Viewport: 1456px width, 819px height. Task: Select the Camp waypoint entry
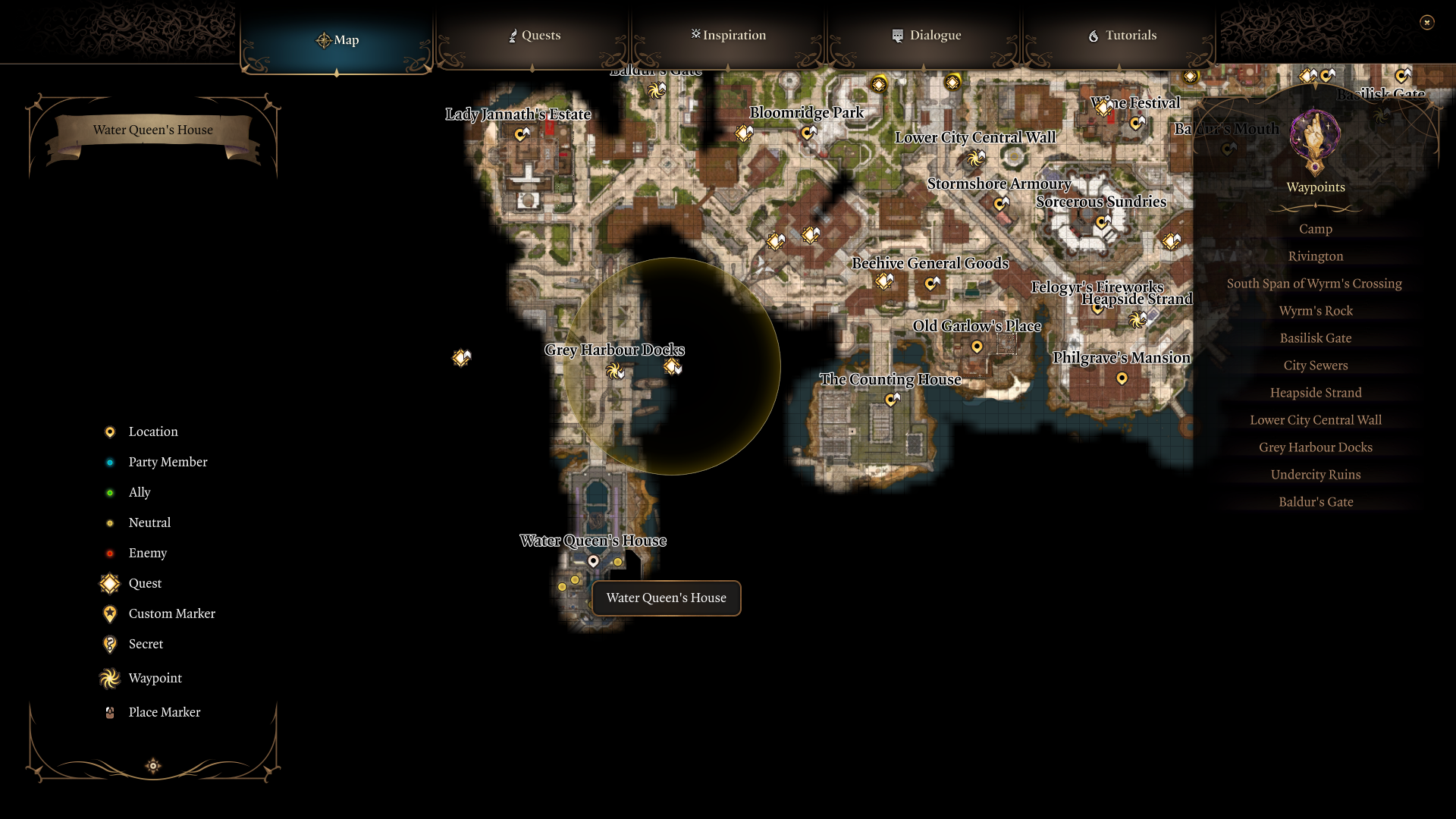[1315, 228]
